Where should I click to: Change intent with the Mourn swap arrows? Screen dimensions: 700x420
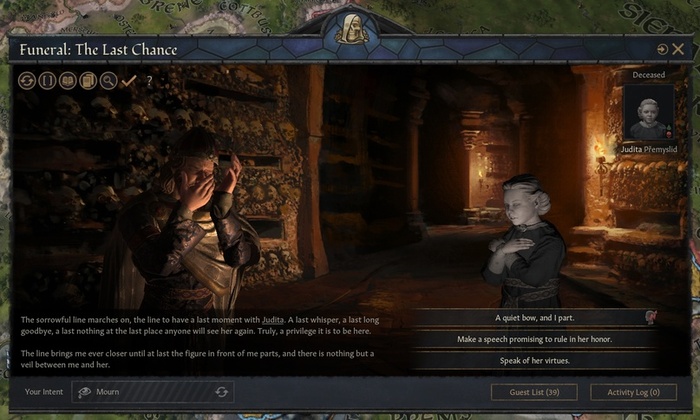click(x=221, y=392)
